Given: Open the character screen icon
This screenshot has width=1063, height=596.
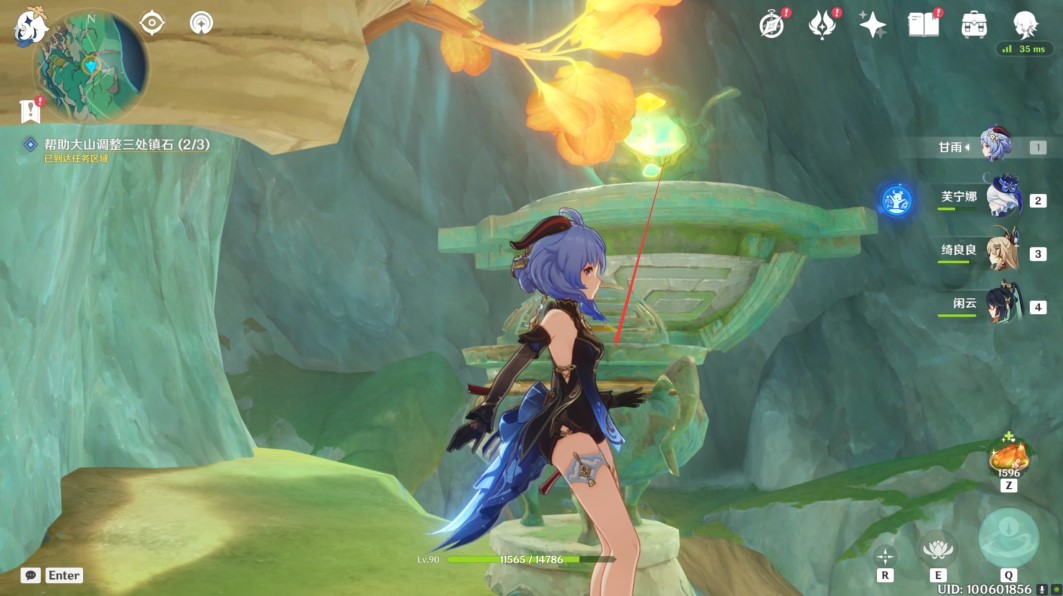Looking at the screenshot, I should tap(1025, 25).
